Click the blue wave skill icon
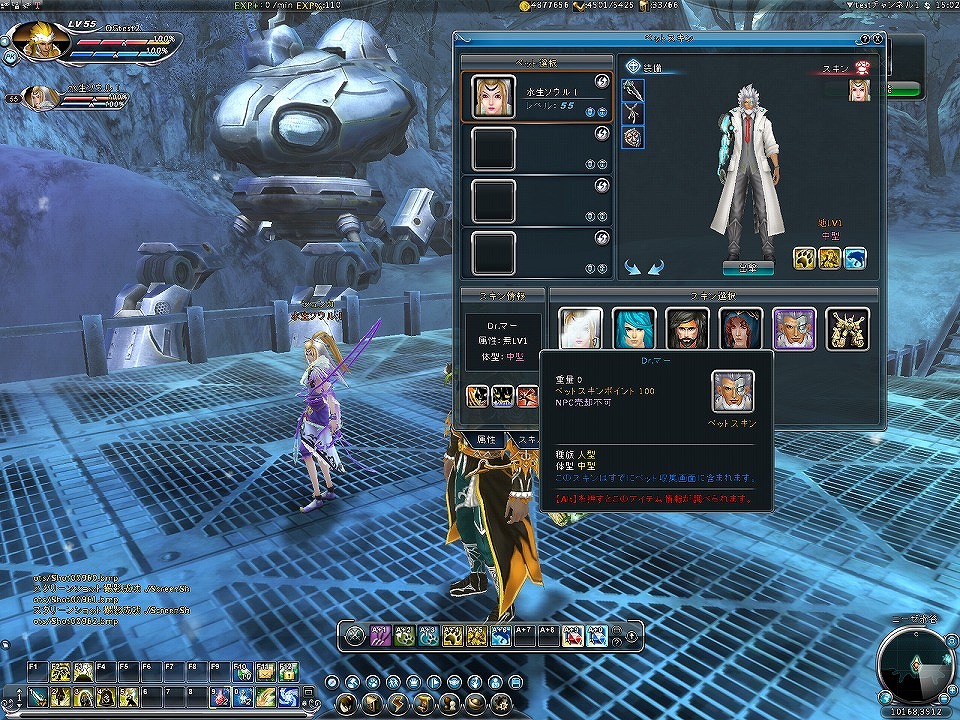The height and width of the screenshot is (720, 960). coord(854,259)
